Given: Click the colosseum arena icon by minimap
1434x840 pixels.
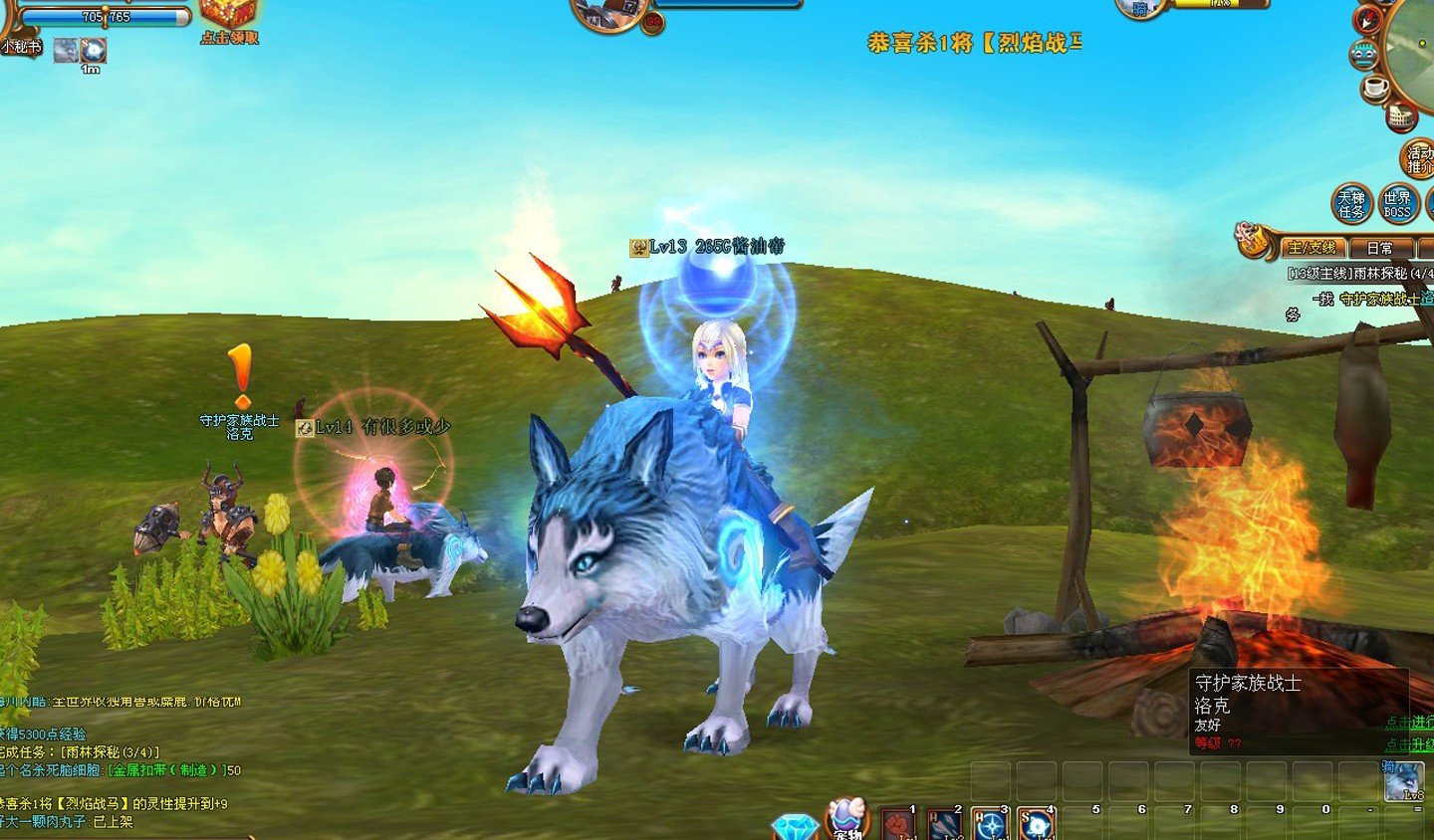Looking at the screenshot, I should 1401,117.
